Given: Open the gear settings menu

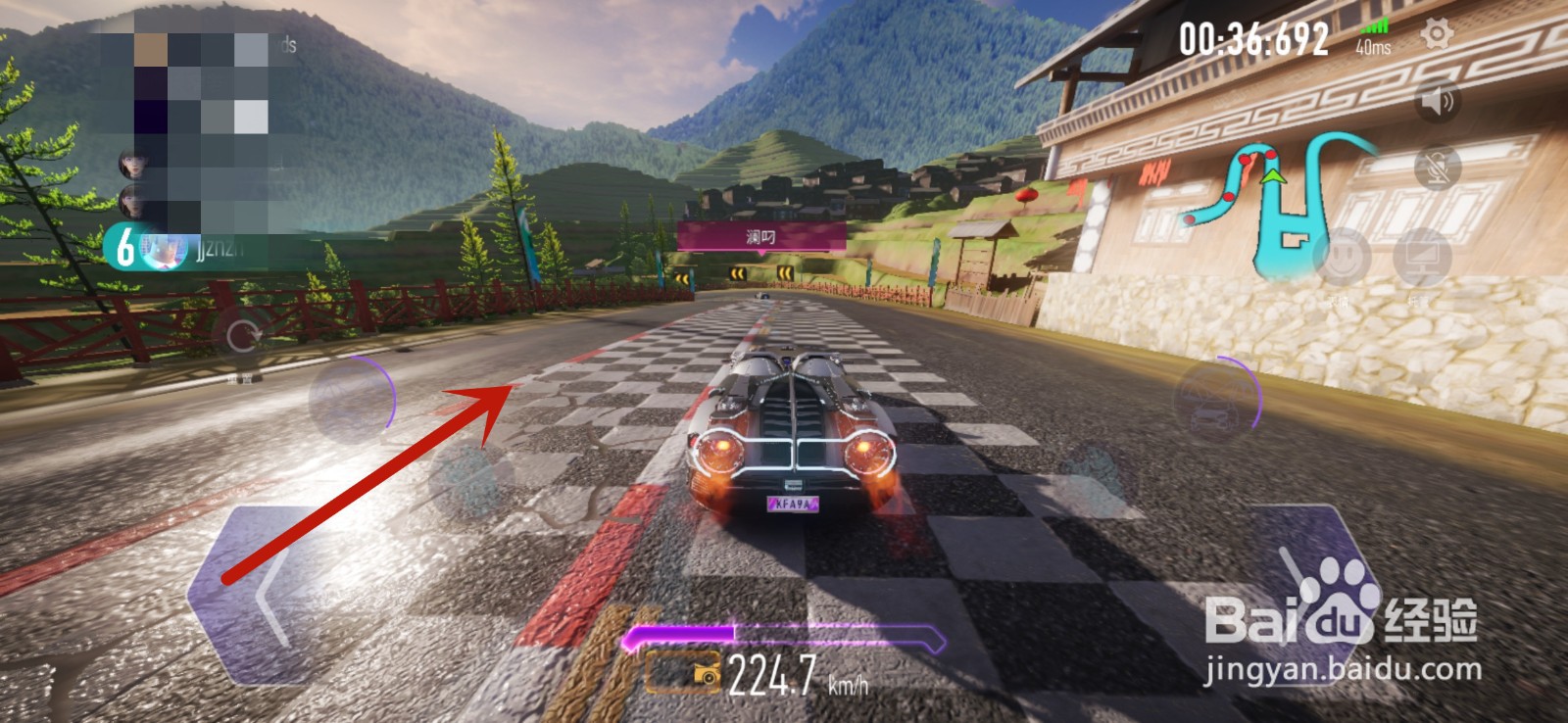Looking at the screenshot, I should (x=1437, y=35).
